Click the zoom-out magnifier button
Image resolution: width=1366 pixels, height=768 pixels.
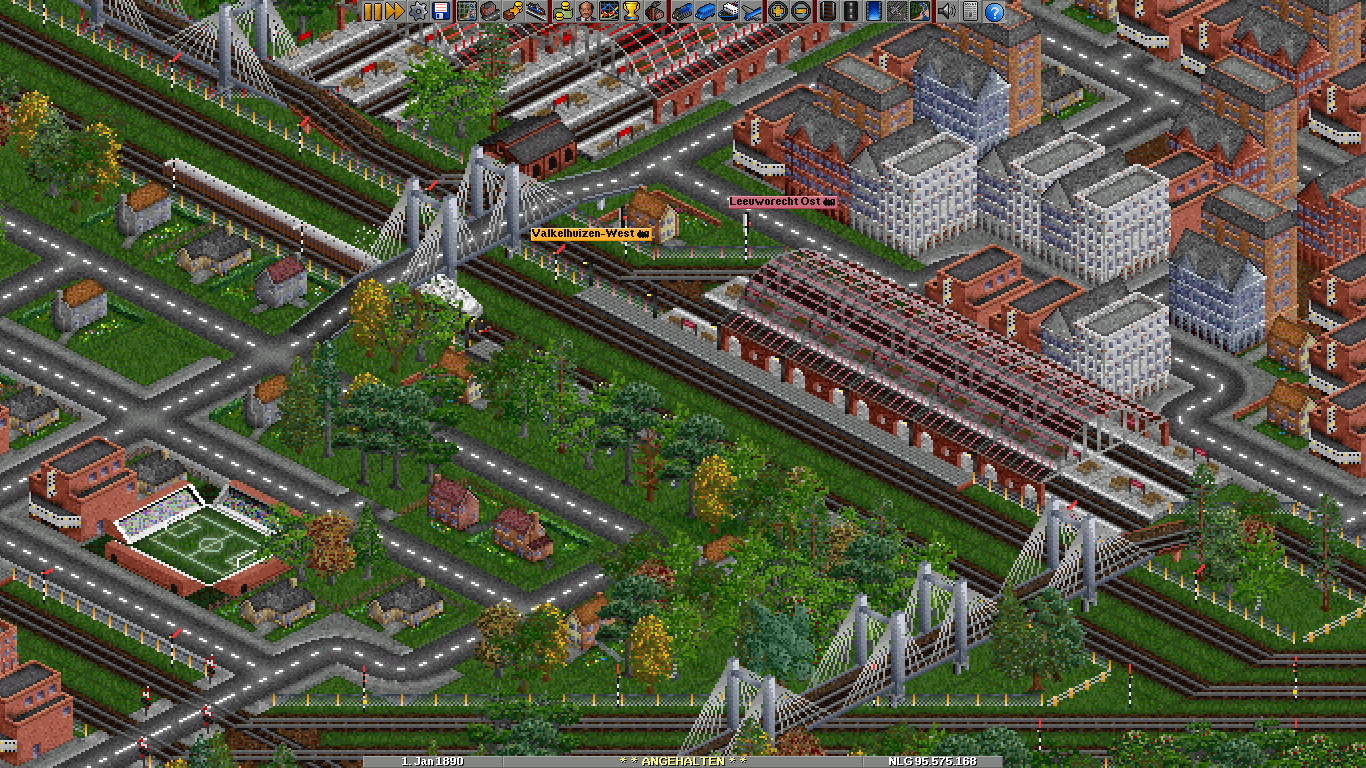pyautogui.click(x=800, y=11)
